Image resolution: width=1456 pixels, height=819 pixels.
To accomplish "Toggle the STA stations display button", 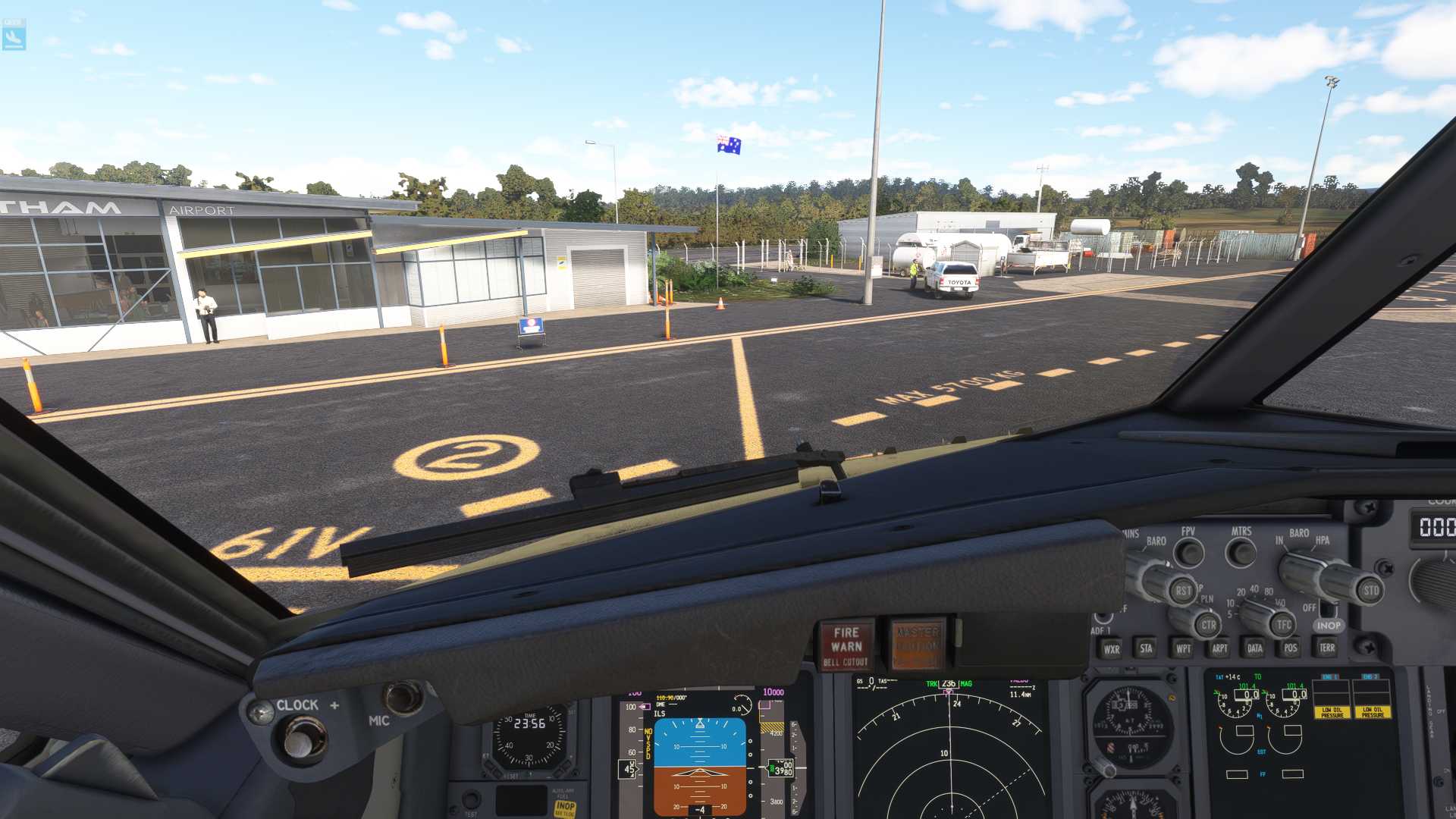I will (x=1146, y=648).
